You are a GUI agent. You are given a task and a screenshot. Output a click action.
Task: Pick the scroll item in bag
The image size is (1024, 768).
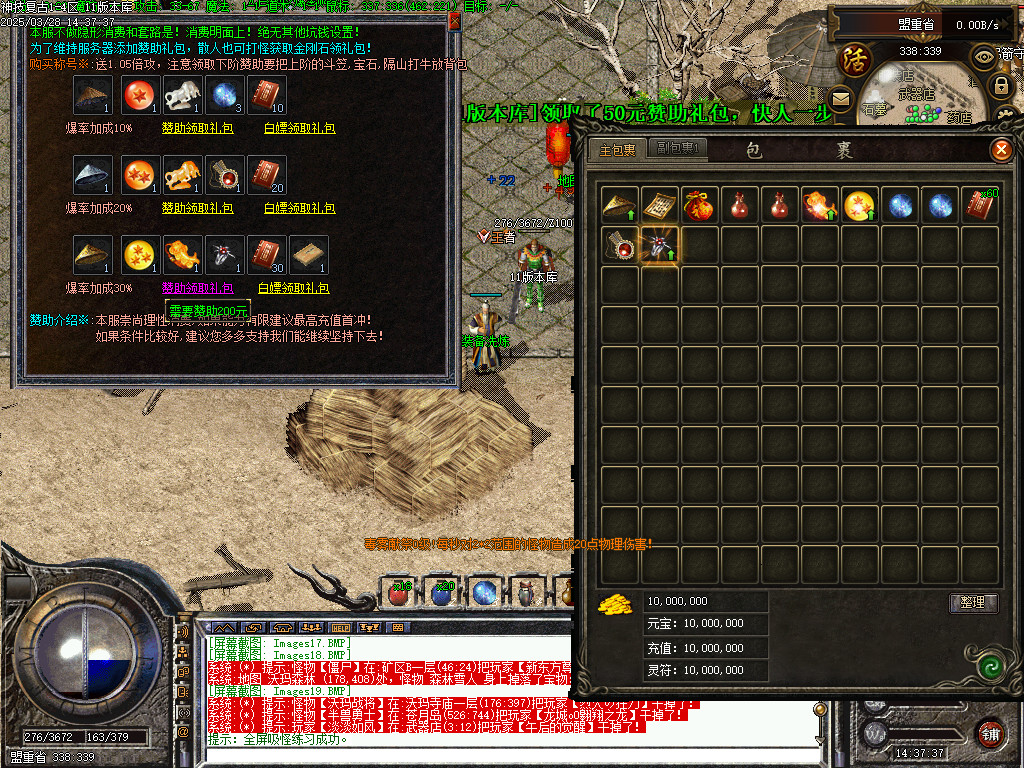pyautogui.click(x=659, y=205)
